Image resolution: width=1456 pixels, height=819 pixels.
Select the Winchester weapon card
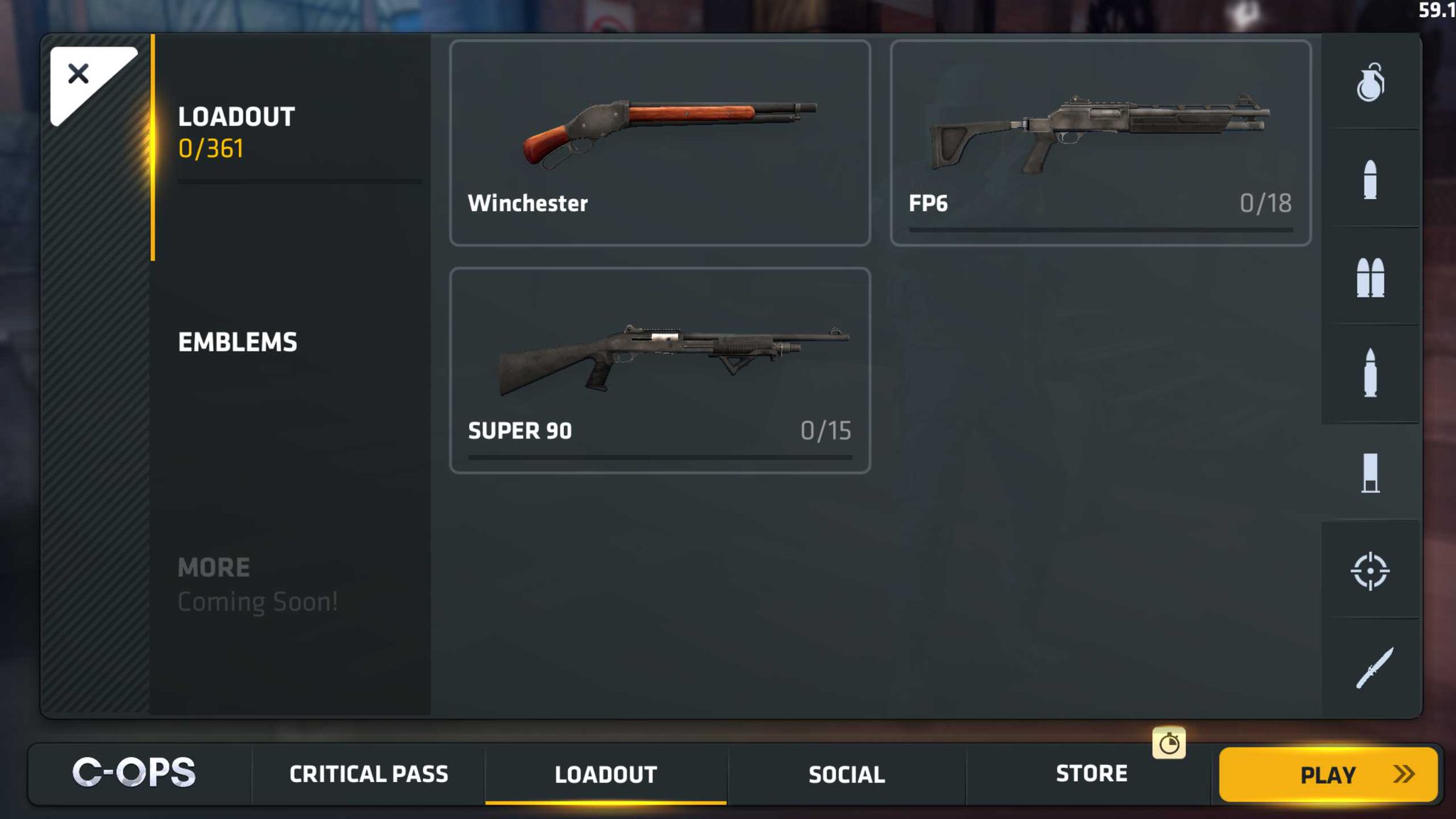[x=660, y=142]
